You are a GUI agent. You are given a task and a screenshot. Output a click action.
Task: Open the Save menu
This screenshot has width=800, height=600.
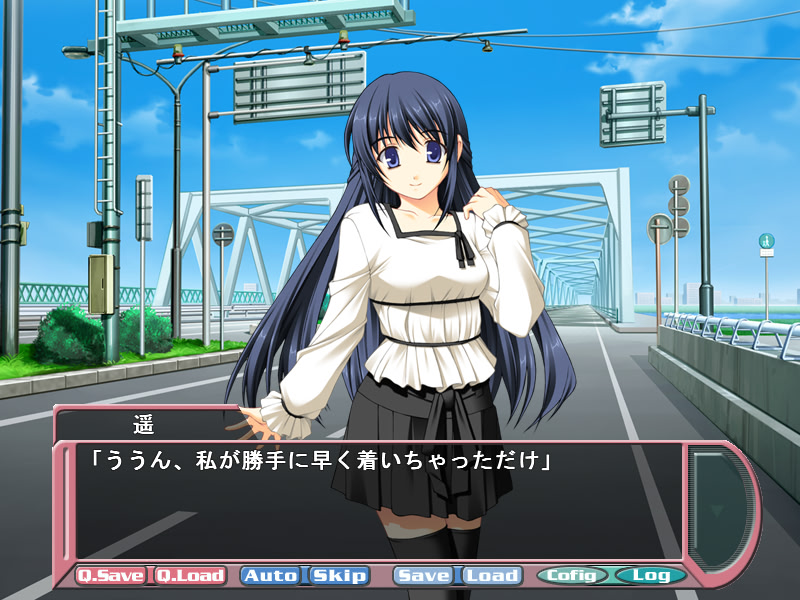click(425, 575)
